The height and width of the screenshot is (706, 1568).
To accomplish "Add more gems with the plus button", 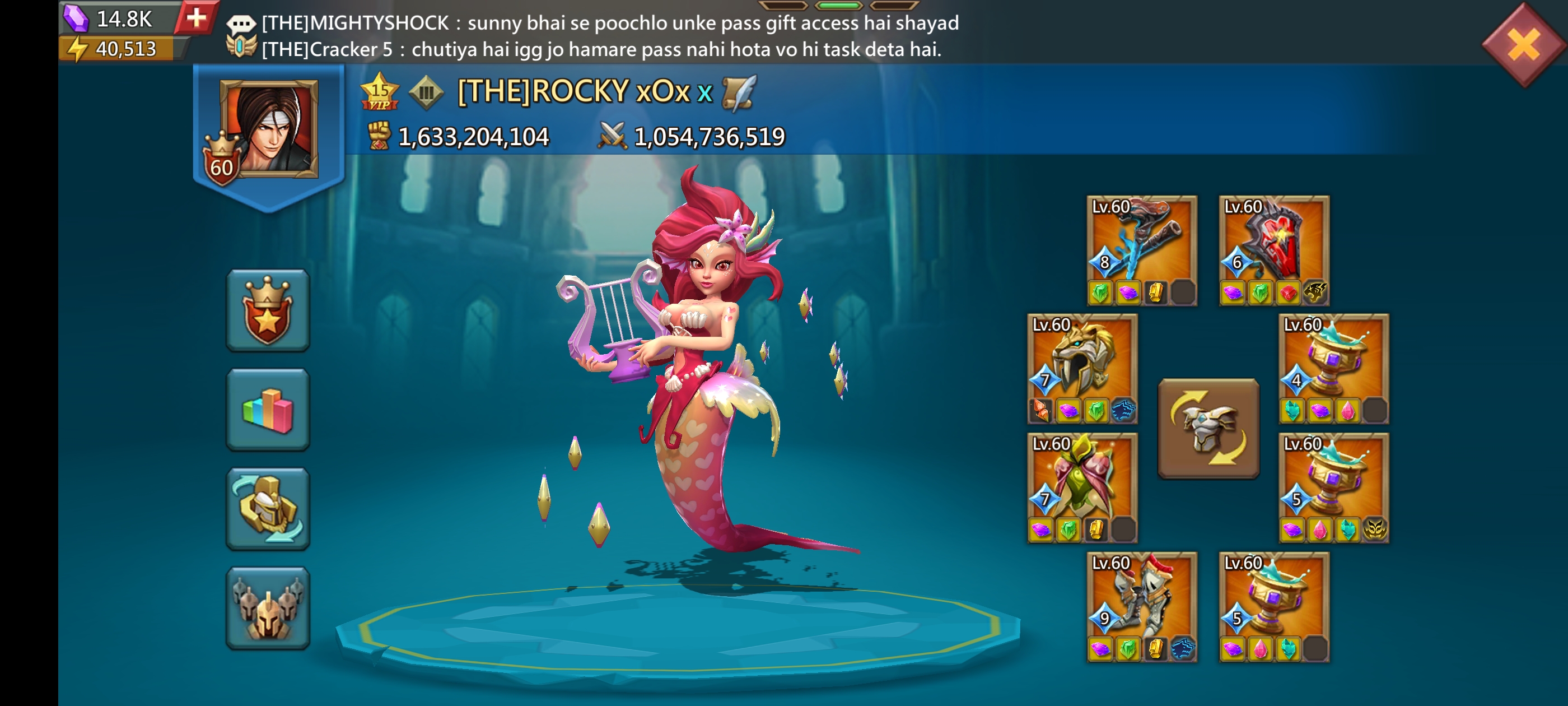I will (196, 18).
